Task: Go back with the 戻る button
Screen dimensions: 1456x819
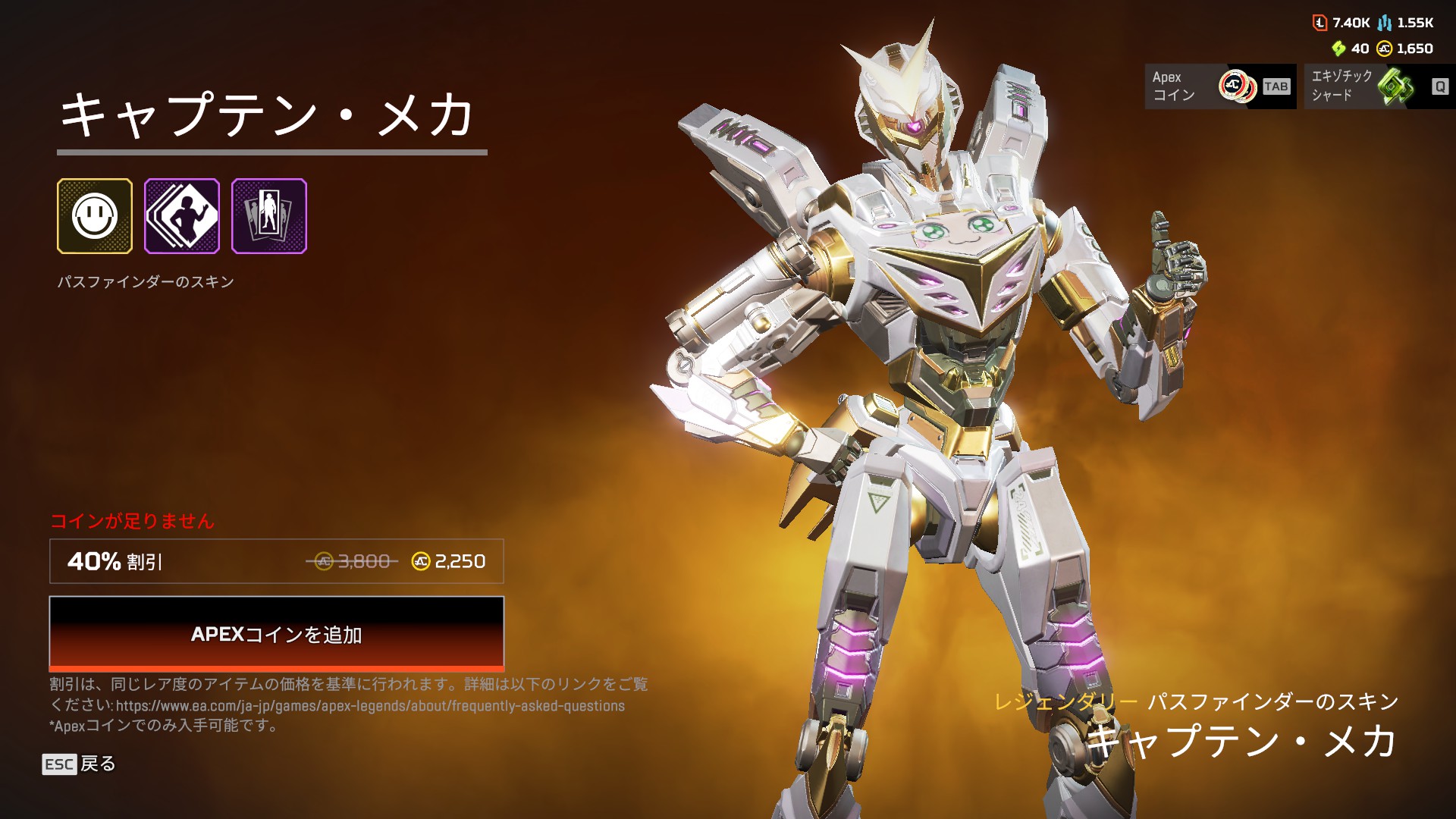Action: pos(79,764)
